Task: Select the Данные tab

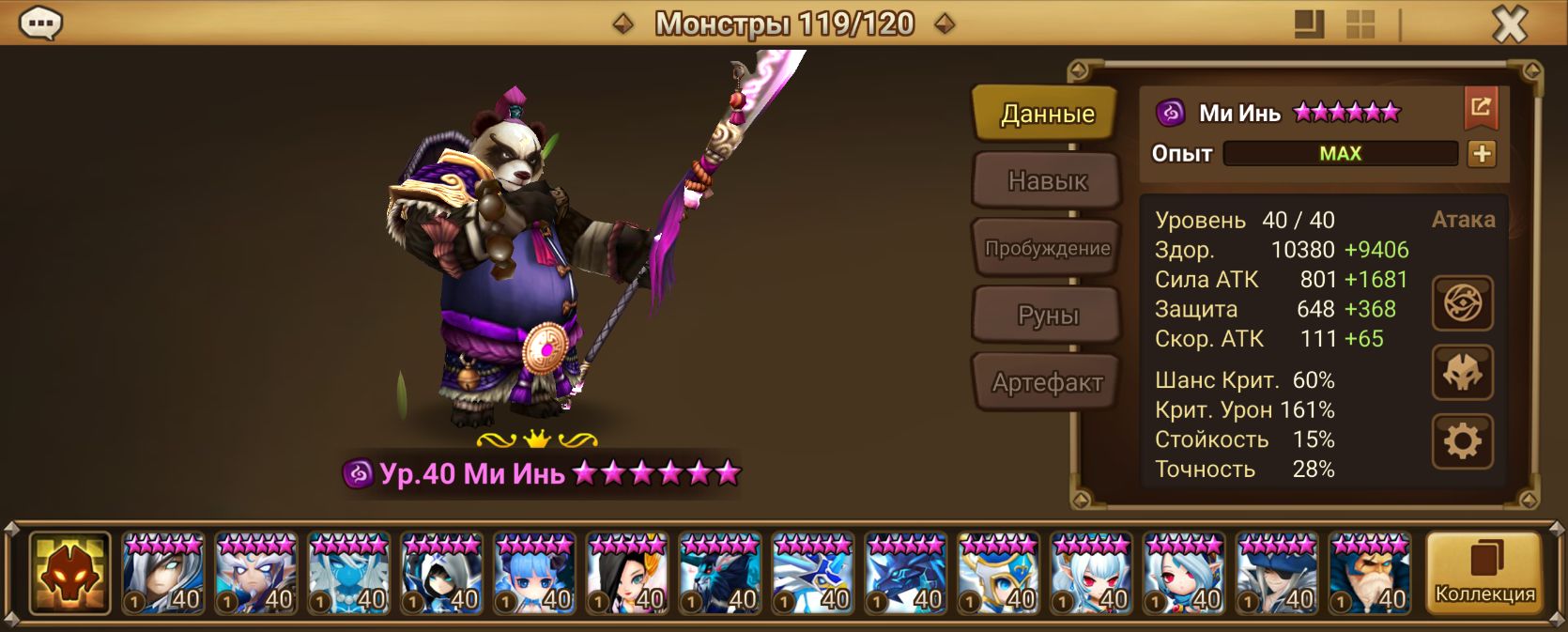Action: point(1046,114)
